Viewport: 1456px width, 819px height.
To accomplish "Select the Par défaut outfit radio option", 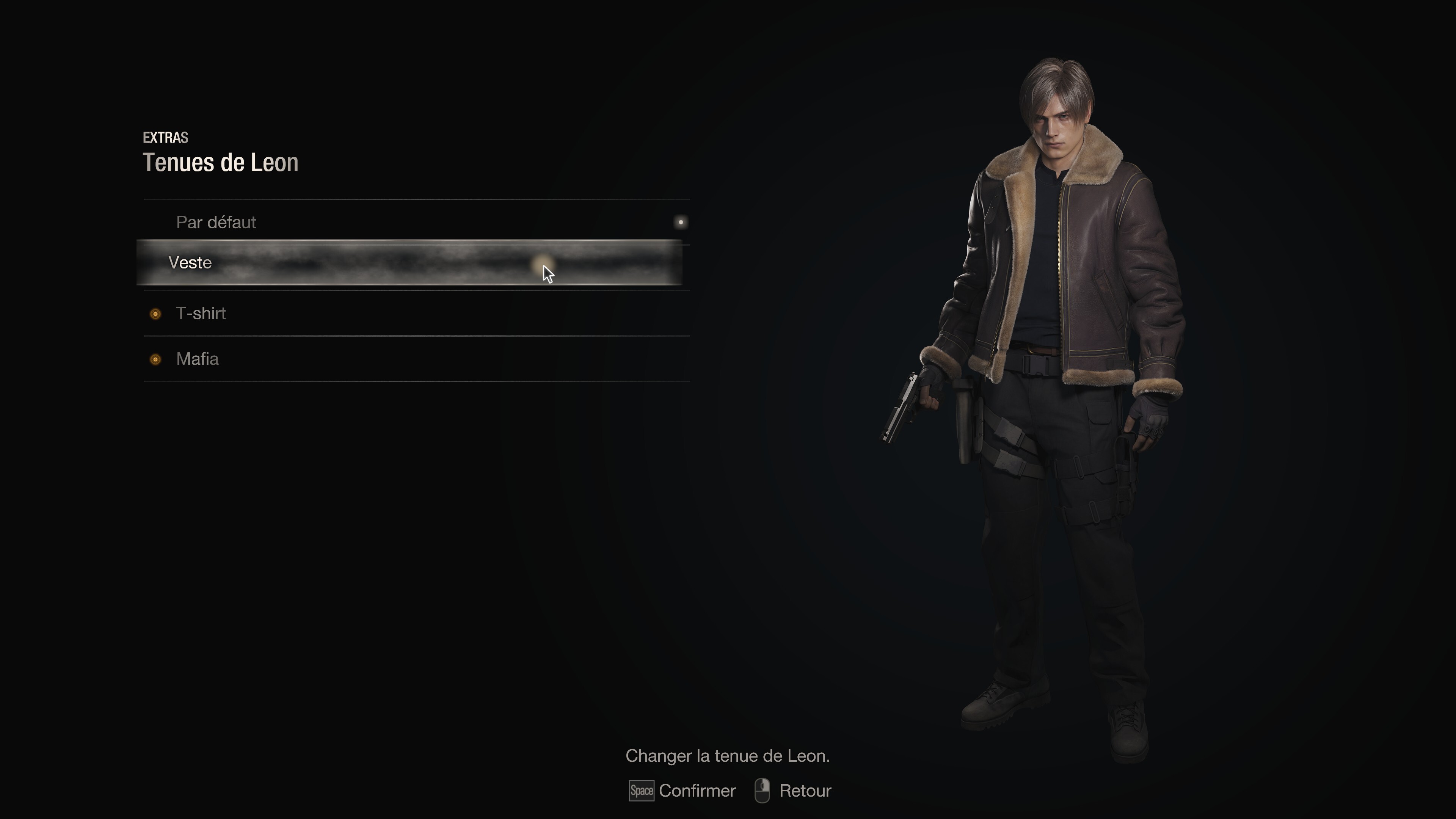I will coord(217,222).
